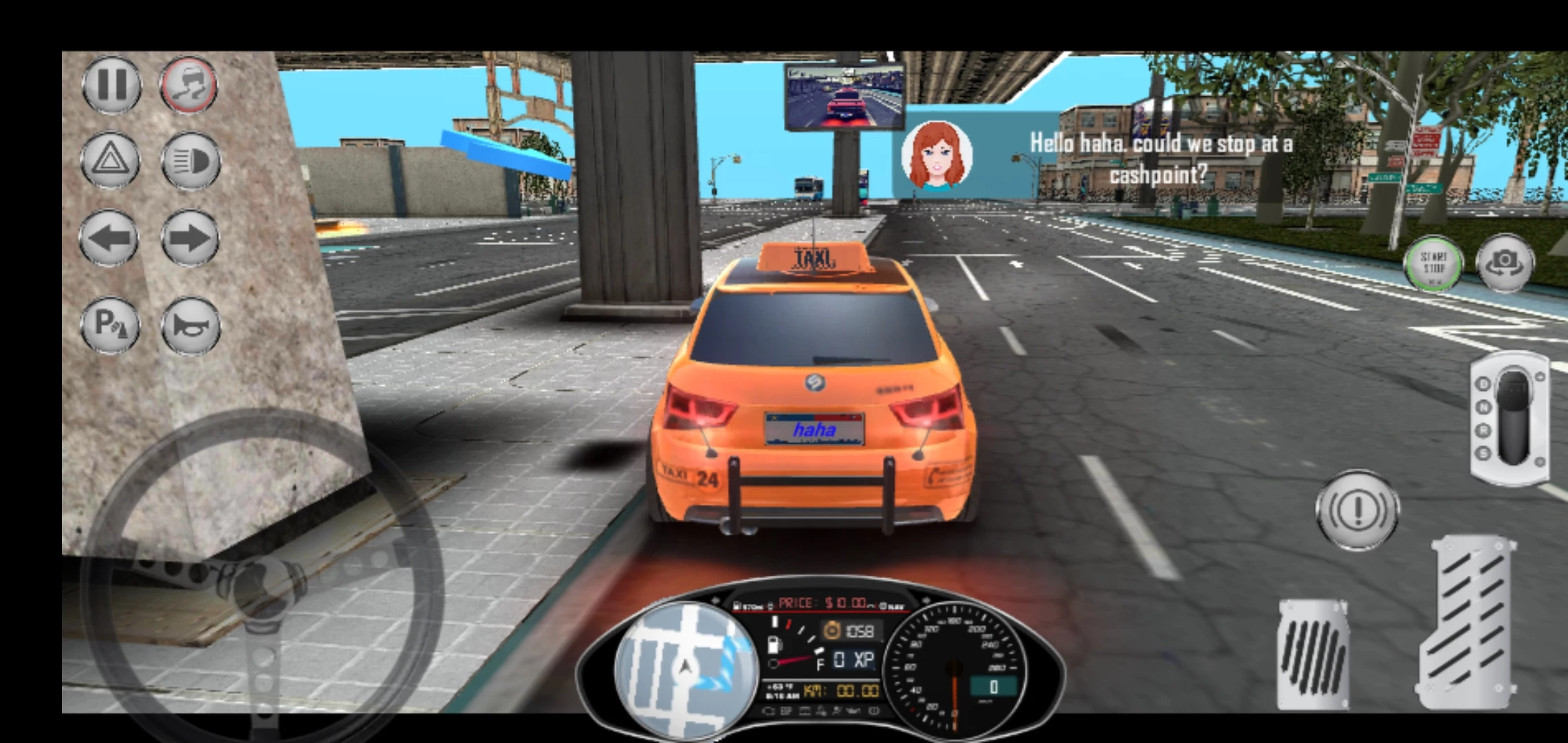1568x743 pixels.
Task: Pause the game
Action: point(111,85)
